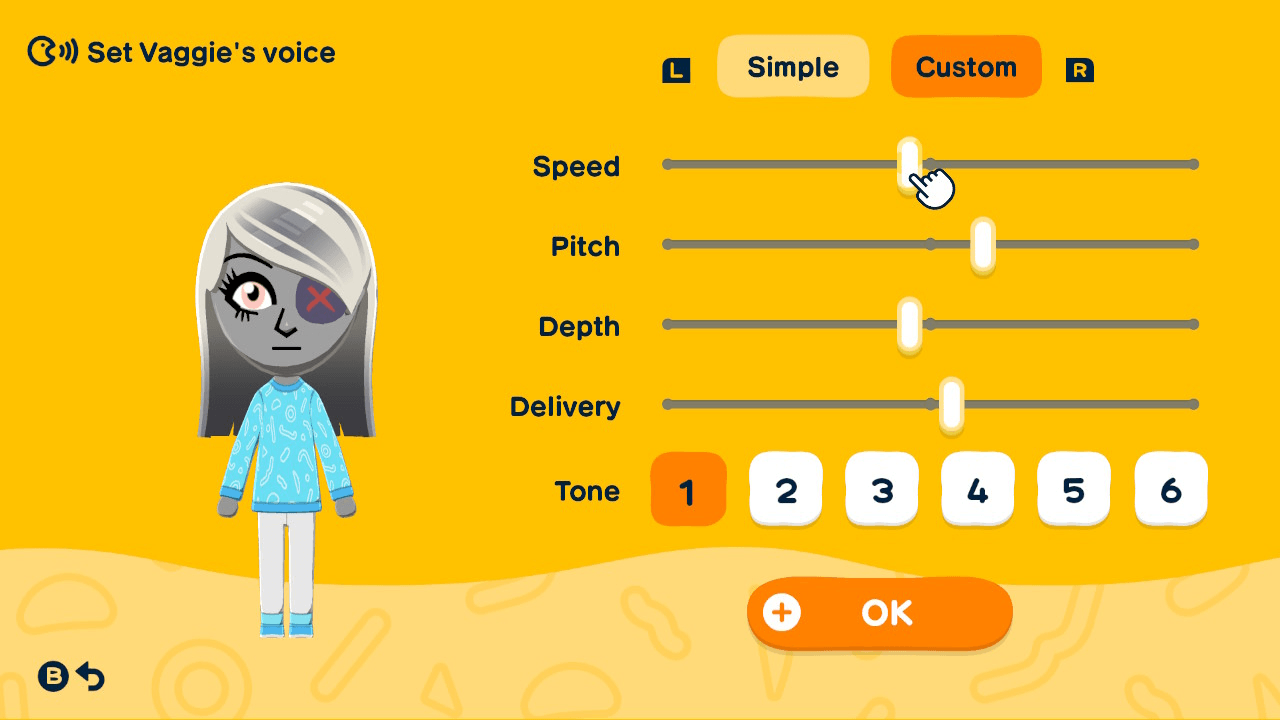The width and height of the screenshot is (1280, 720).
Task: Click the Speed slider handle
Action: coord(908,163)
